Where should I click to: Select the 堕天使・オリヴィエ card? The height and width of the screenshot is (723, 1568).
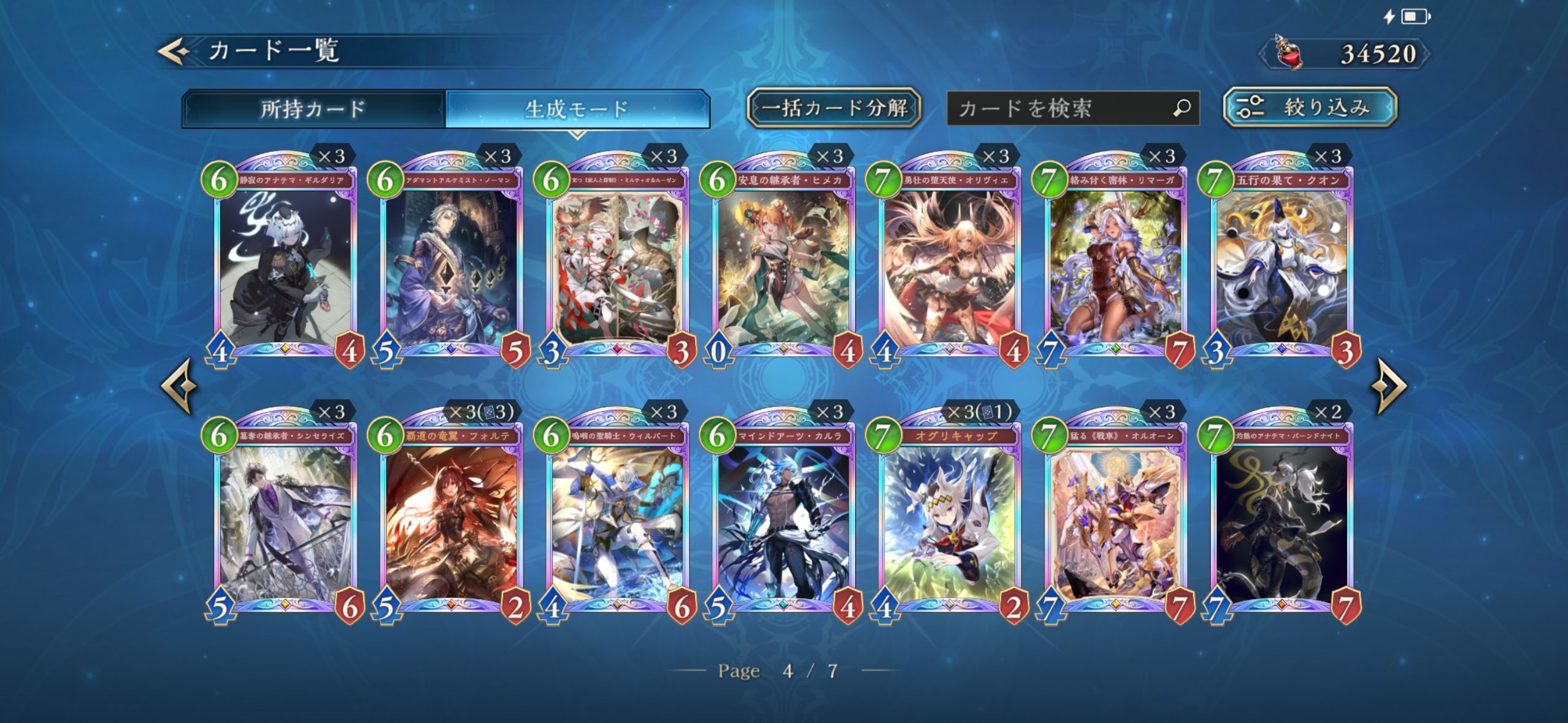click(x=949, y=264)
